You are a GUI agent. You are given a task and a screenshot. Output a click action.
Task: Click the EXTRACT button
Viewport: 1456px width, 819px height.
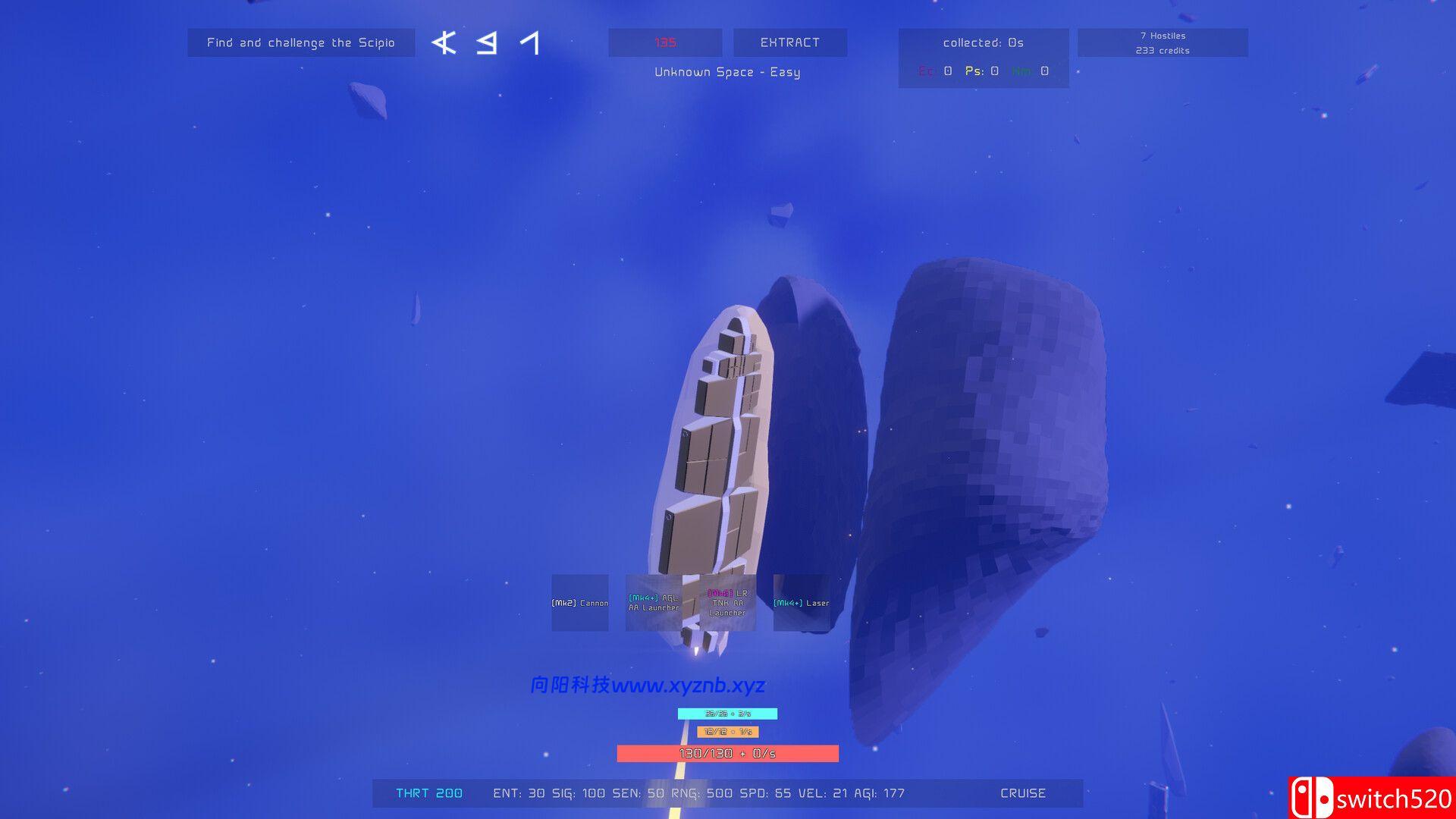click(x=789, y=42)
